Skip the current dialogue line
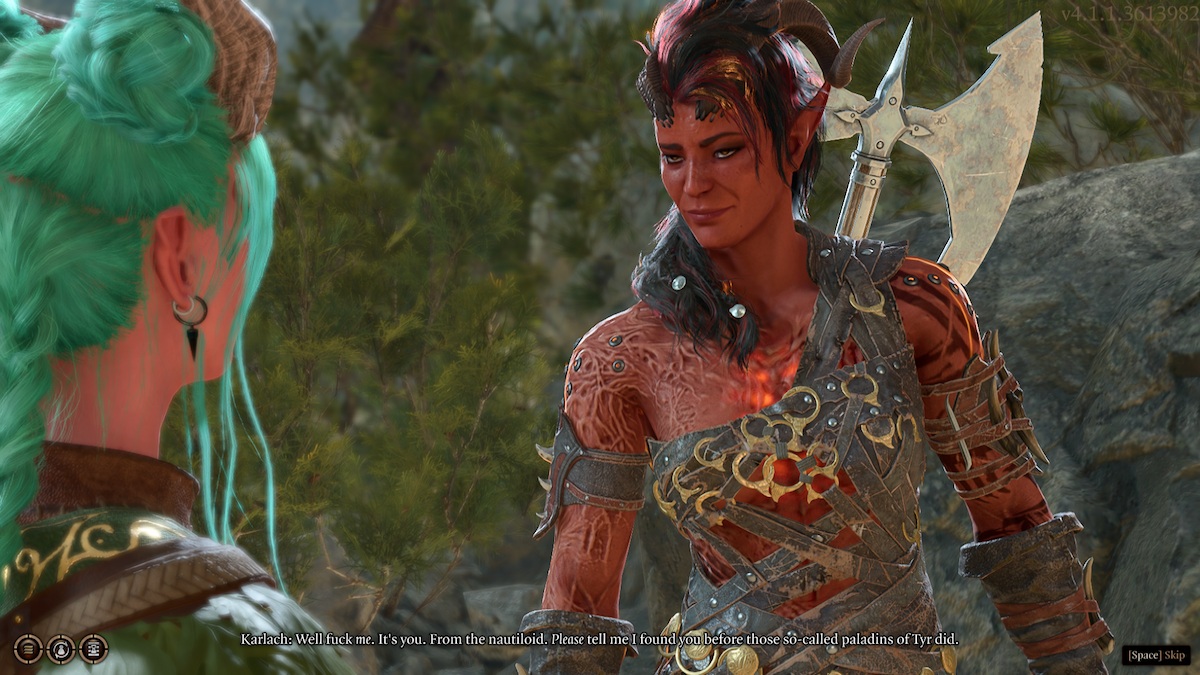1200x675 pixels. (1156, 655)
